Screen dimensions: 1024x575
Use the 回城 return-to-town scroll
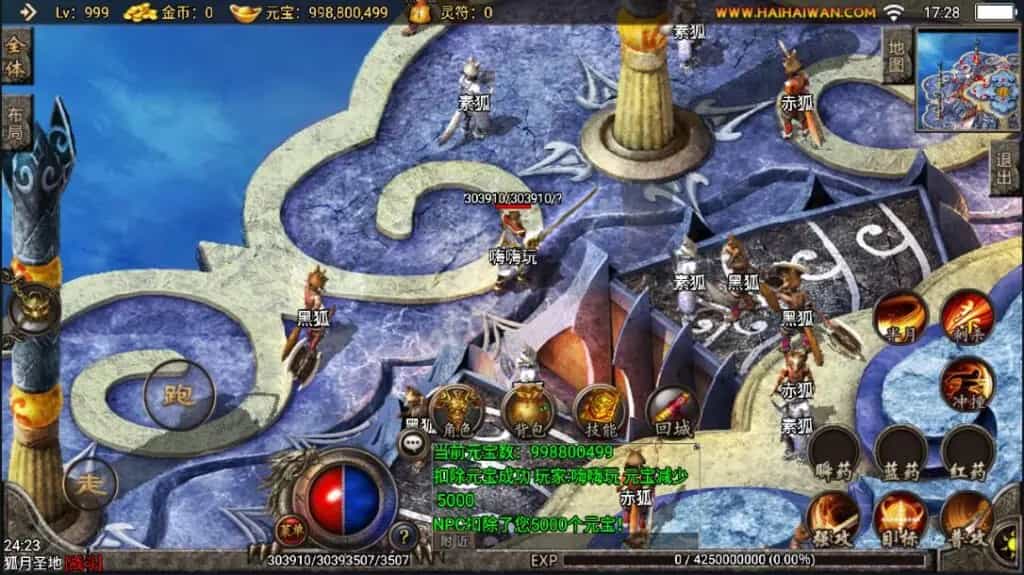[672, 410]
